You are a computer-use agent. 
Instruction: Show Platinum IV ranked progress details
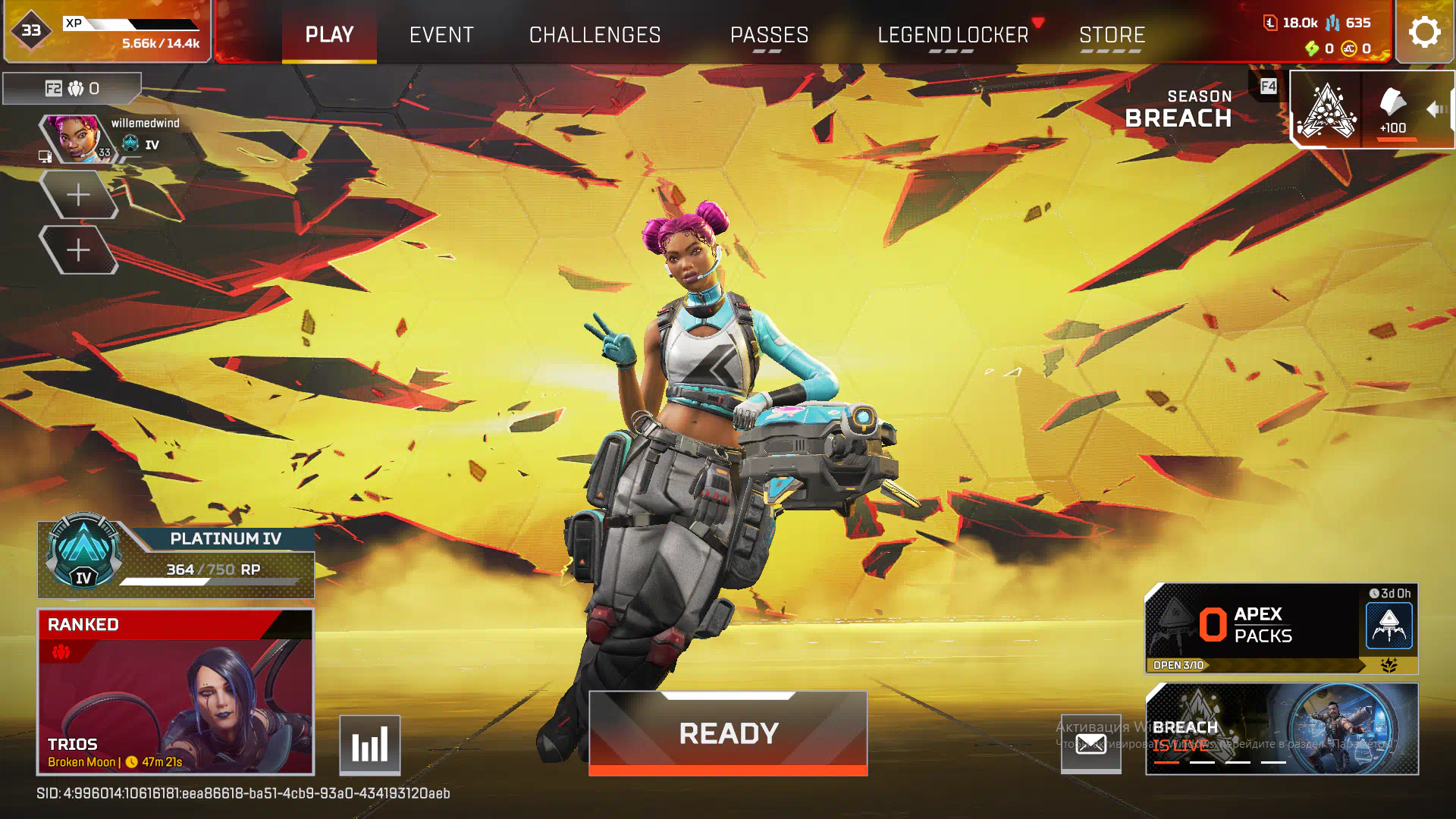pos(176,560)
